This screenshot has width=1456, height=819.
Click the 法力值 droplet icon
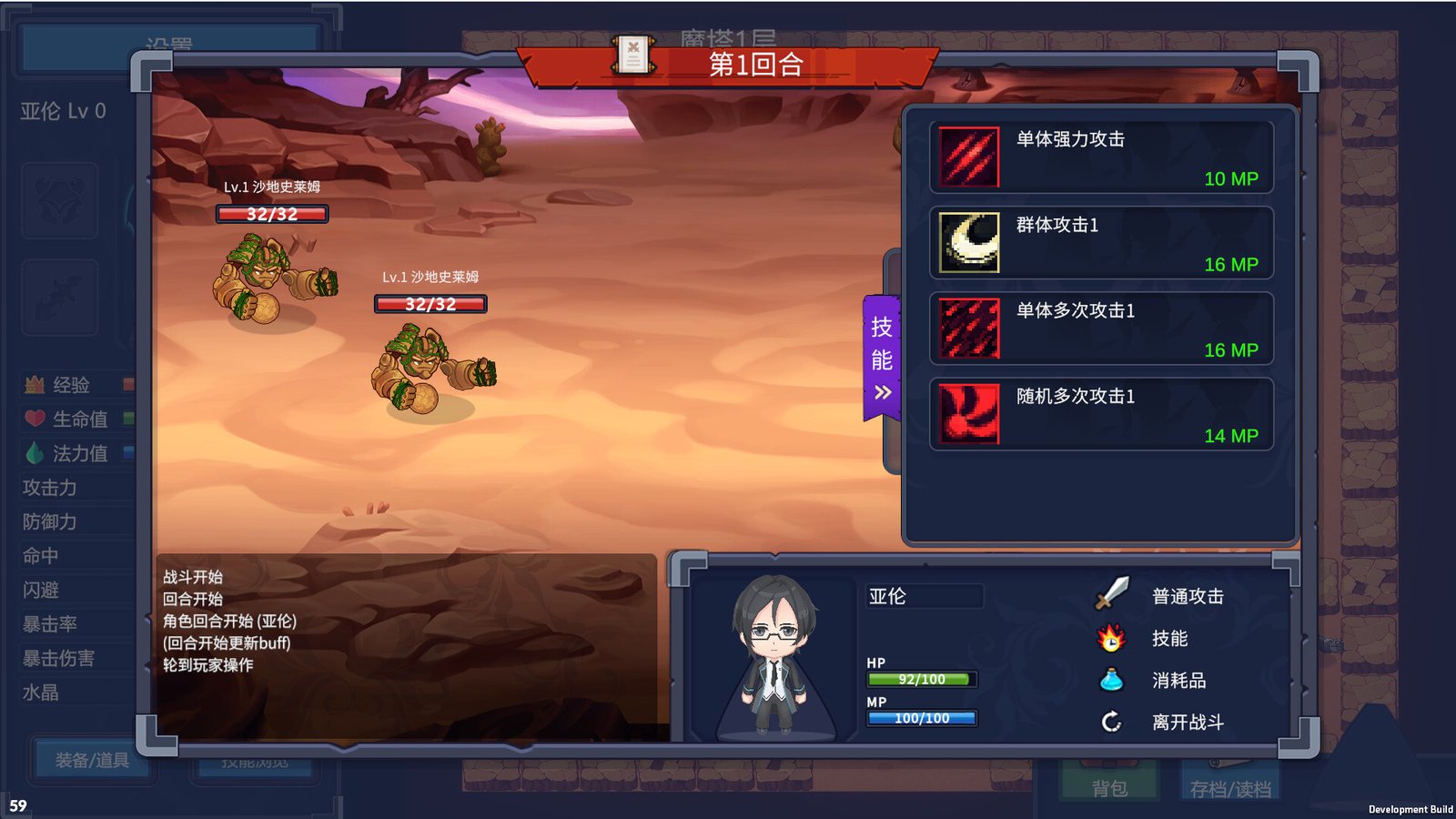pos(33,453)
